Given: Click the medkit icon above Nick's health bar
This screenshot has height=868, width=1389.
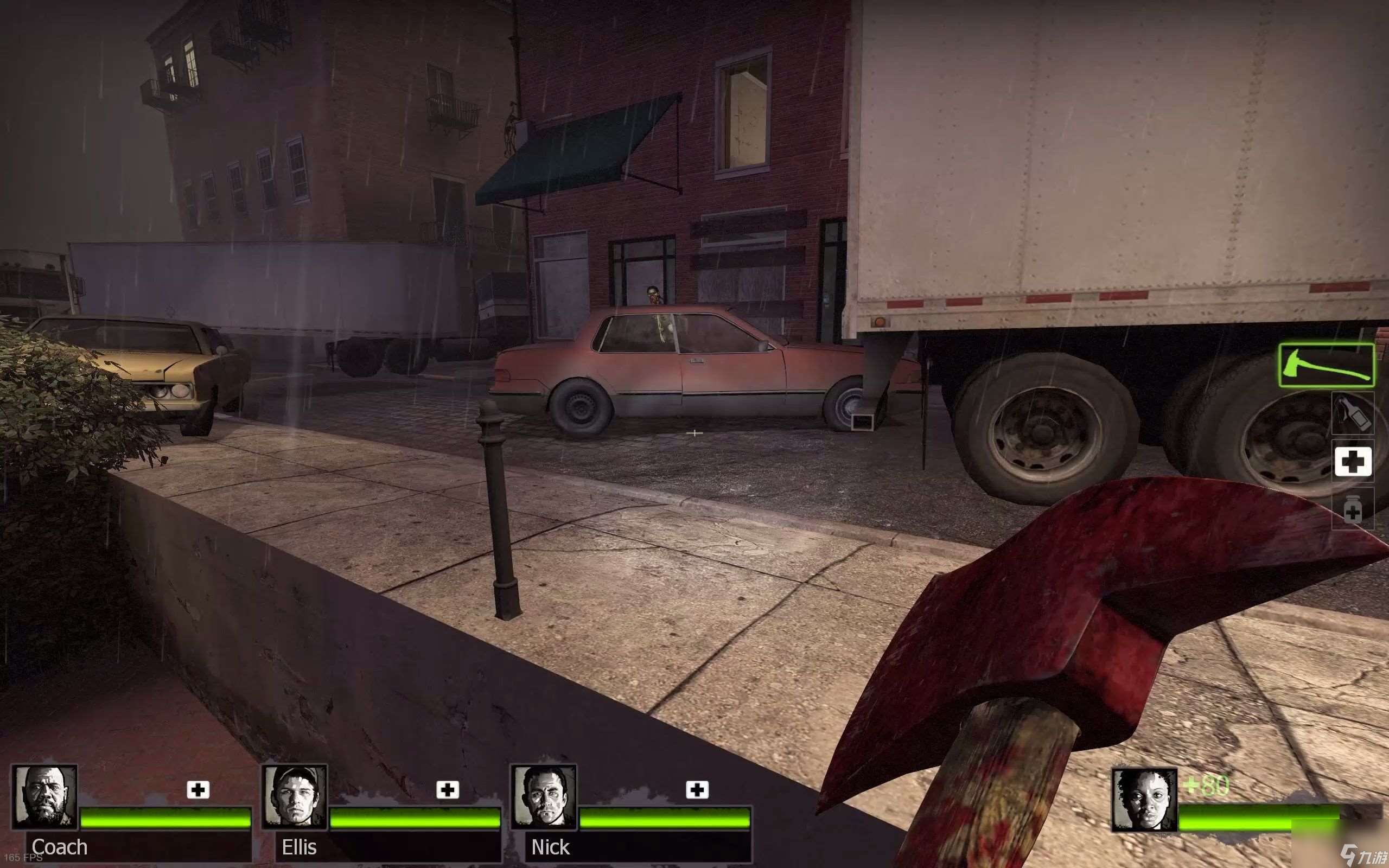Looking at the screenshot, I should point(697,790).
